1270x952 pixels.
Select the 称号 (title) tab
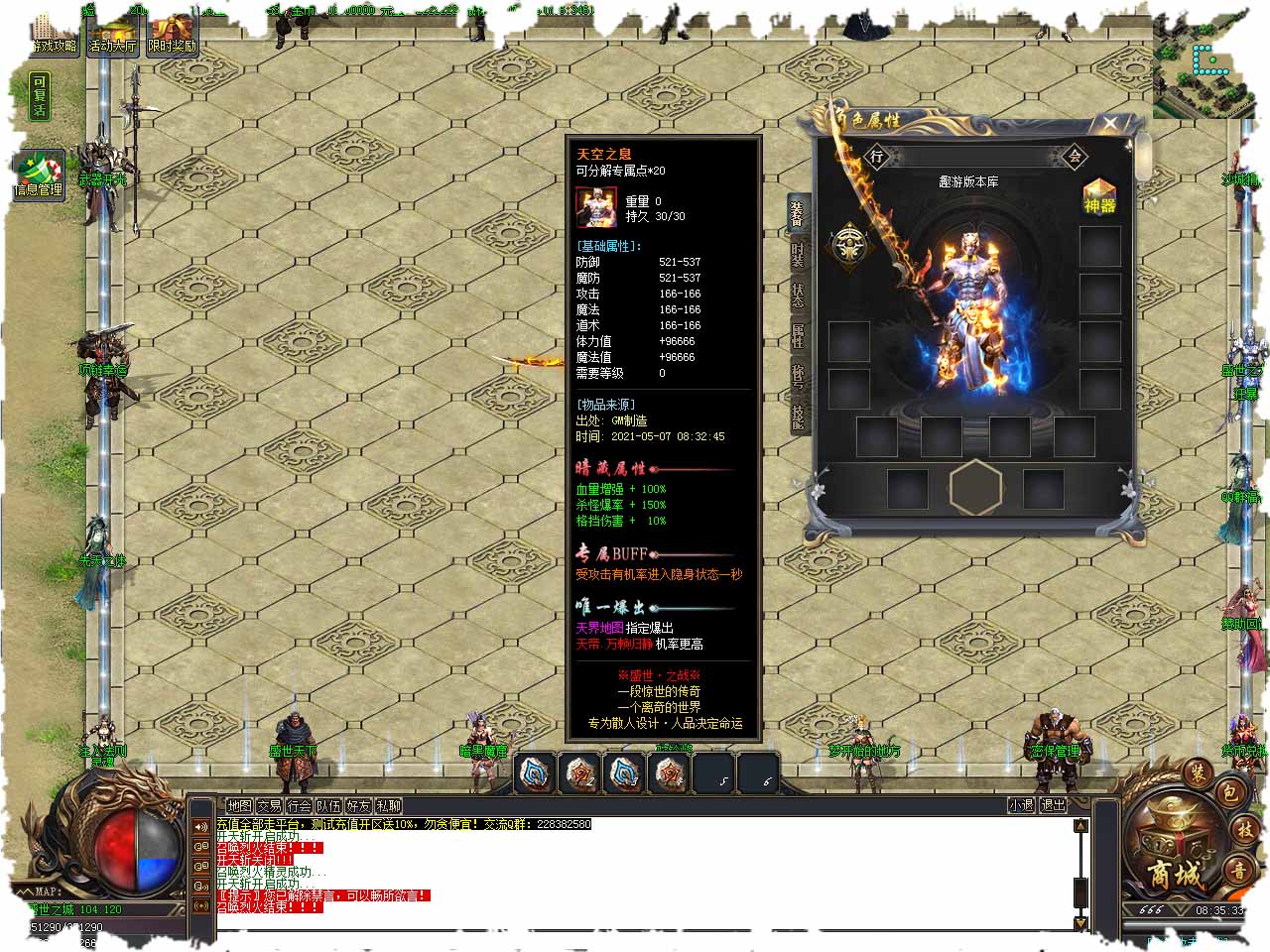798,376
